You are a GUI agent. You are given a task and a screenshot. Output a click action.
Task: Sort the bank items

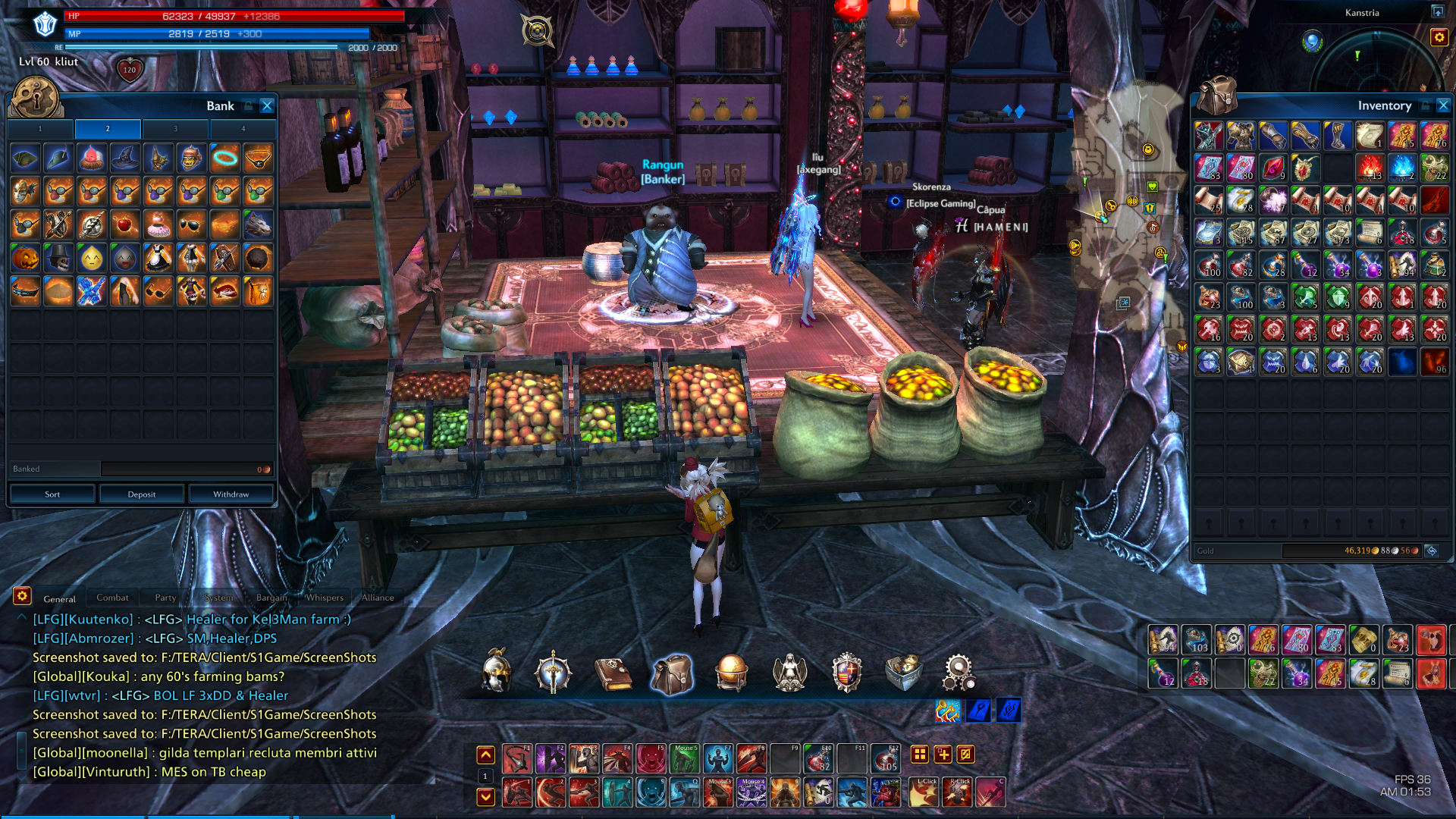click(52, 494)
